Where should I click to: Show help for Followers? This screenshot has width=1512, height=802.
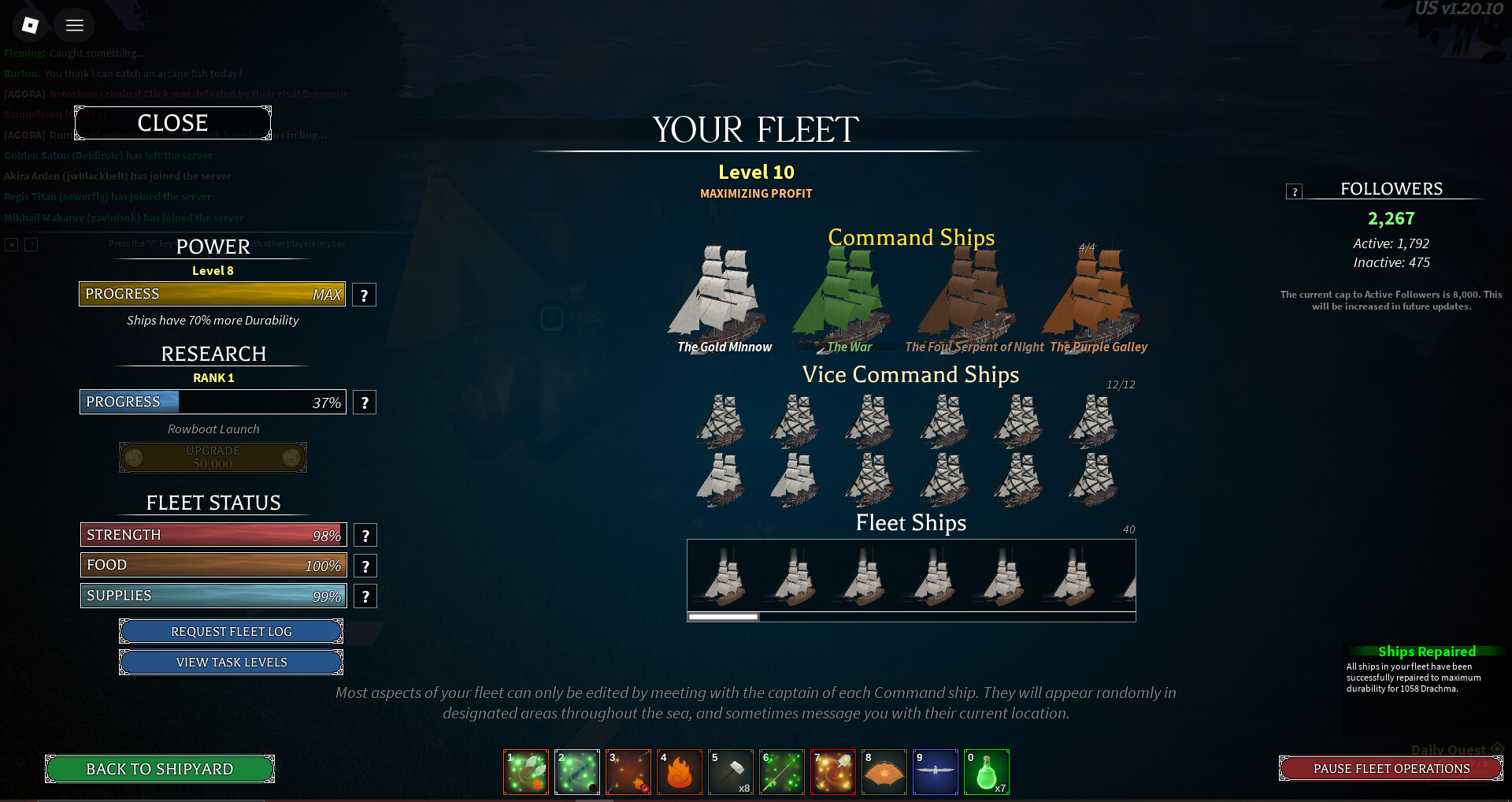pos(1294,191)
